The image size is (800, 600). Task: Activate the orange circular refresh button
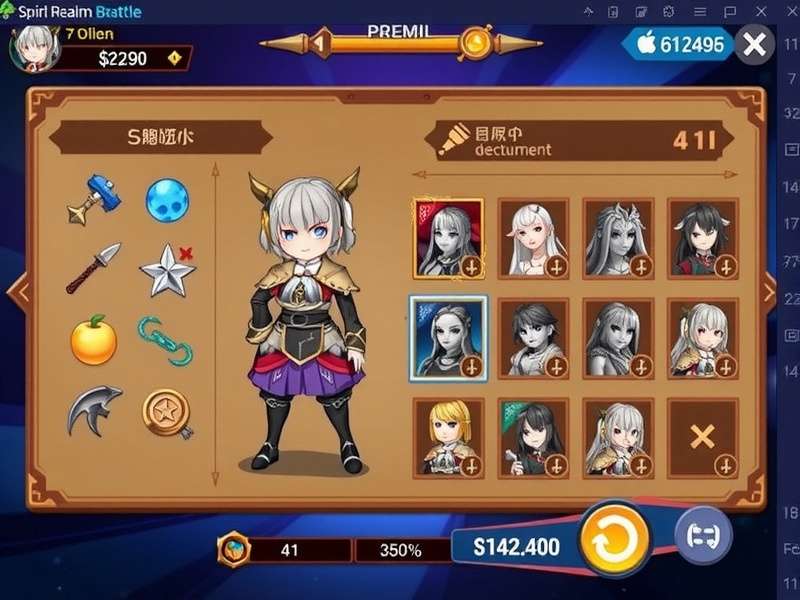point(614,541)
